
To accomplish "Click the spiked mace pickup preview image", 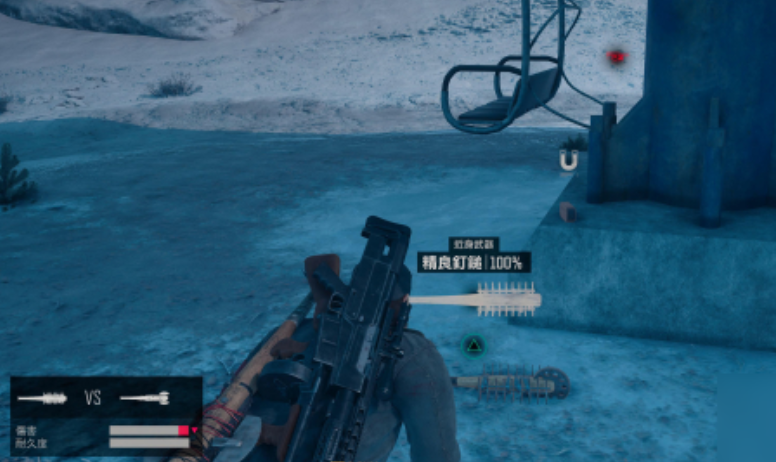I will [476, 300].
